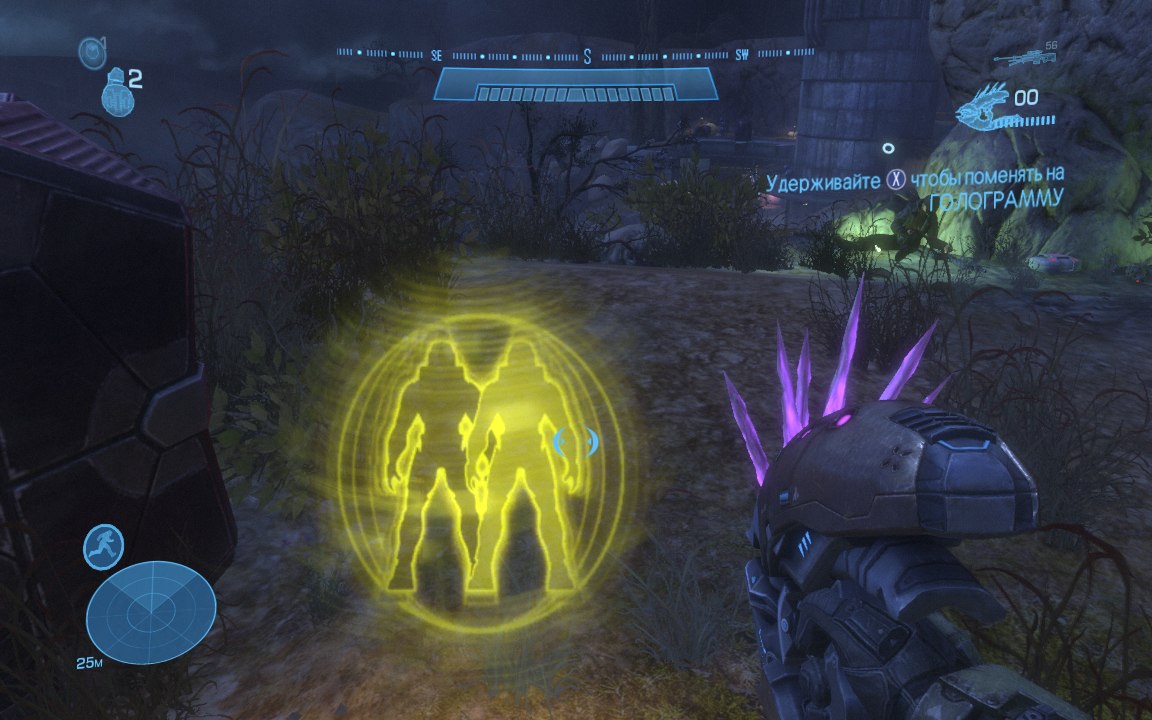Activate the Sprint armor ability icon

click(104, 546)
